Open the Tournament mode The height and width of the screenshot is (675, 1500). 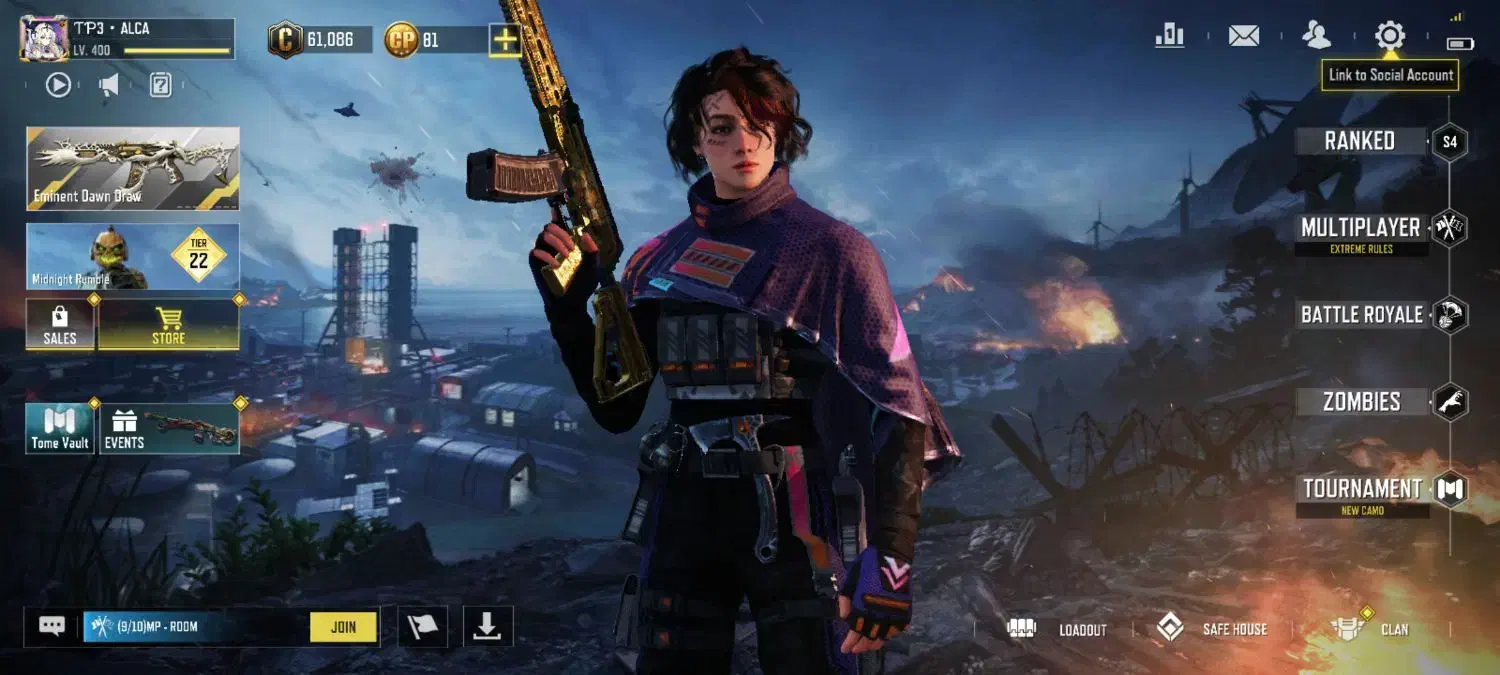tap(1362, 489)
